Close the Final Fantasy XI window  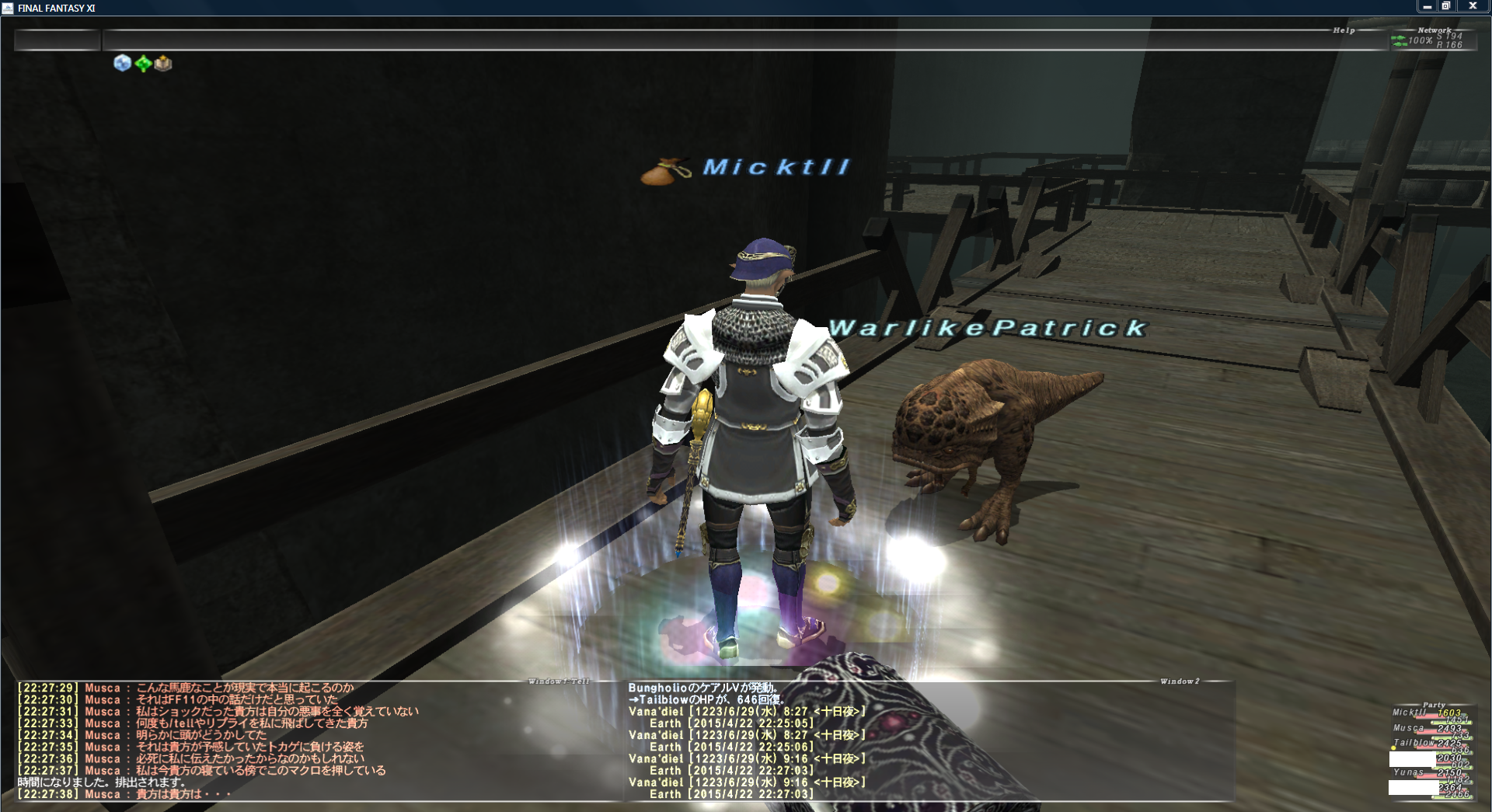point(1472,6)
